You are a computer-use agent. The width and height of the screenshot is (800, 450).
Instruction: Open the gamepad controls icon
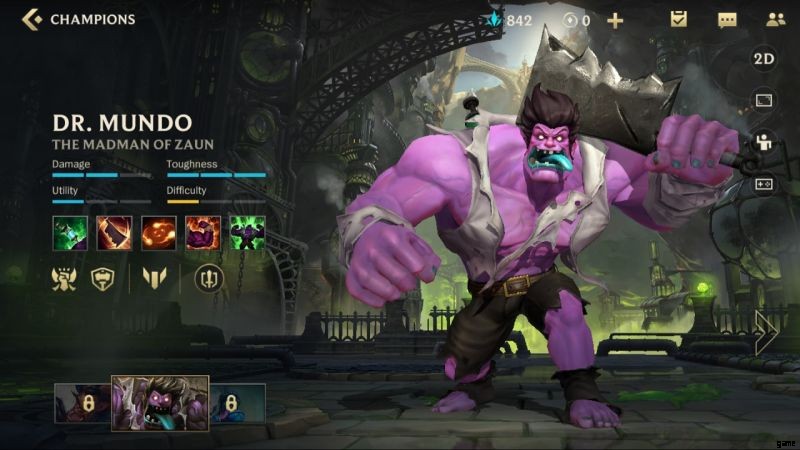[764, 184]
